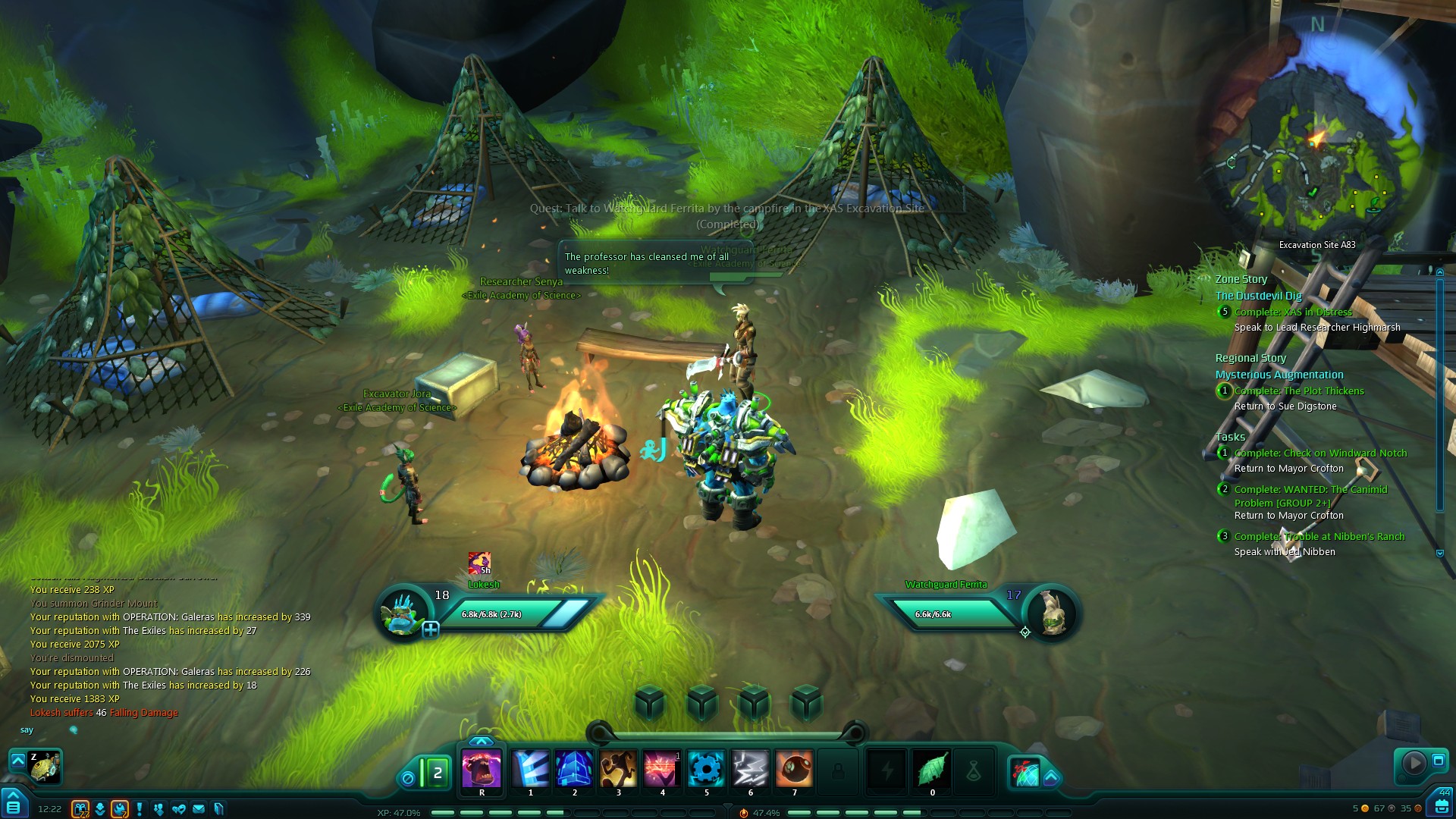Click Lokesh's player portrait

(403, 612)
